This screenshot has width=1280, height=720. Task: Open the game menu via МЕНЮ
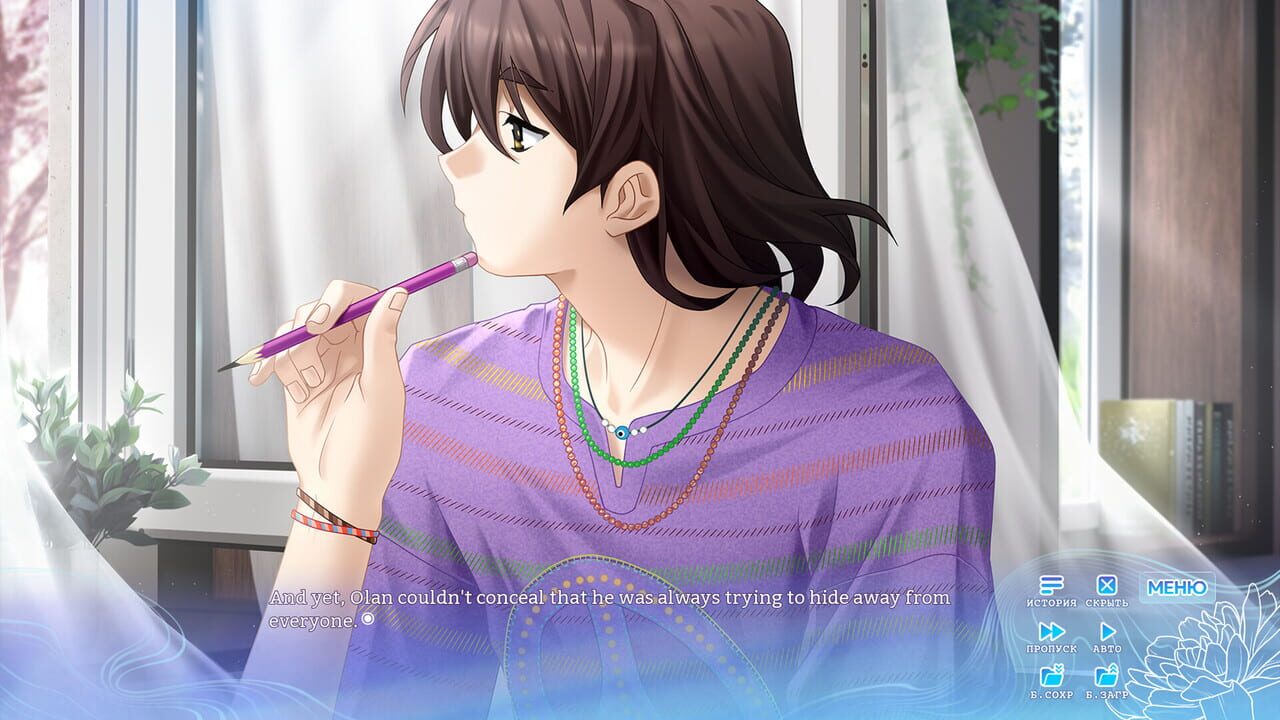[x=1177, y=588]
